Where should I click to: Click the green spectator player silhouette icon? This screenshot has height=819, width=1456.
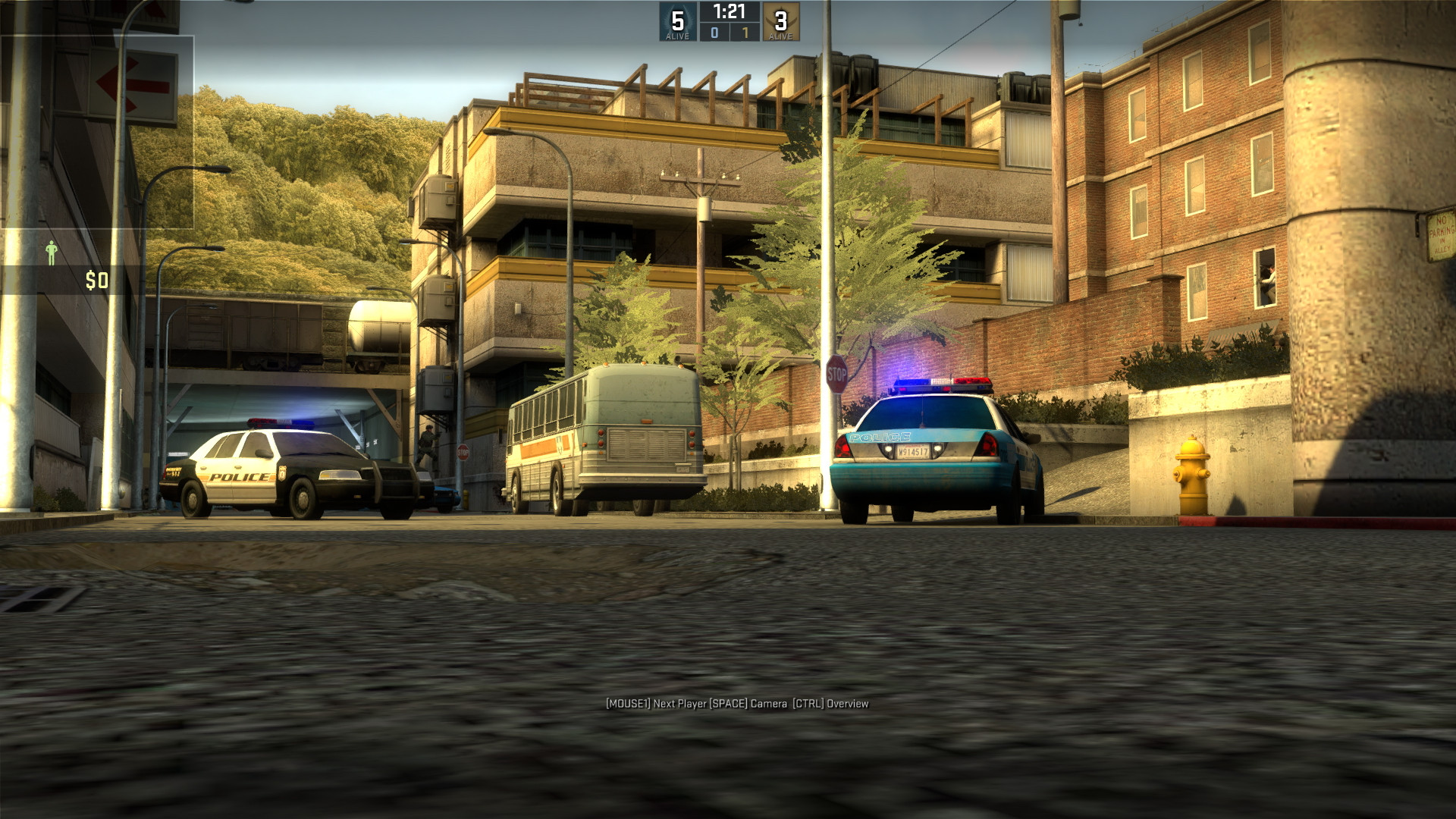[x=51, y=251]
